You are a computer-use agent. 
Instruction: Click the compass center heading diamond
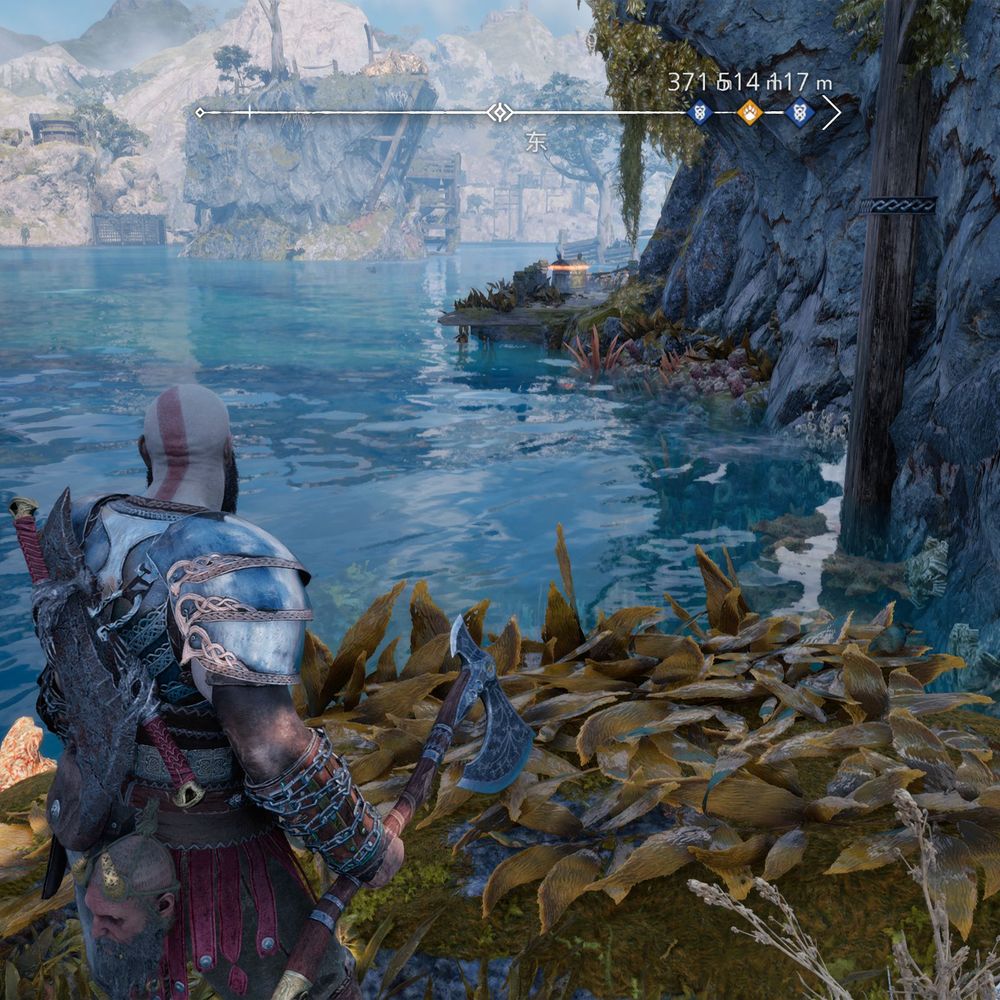(500, 113)
